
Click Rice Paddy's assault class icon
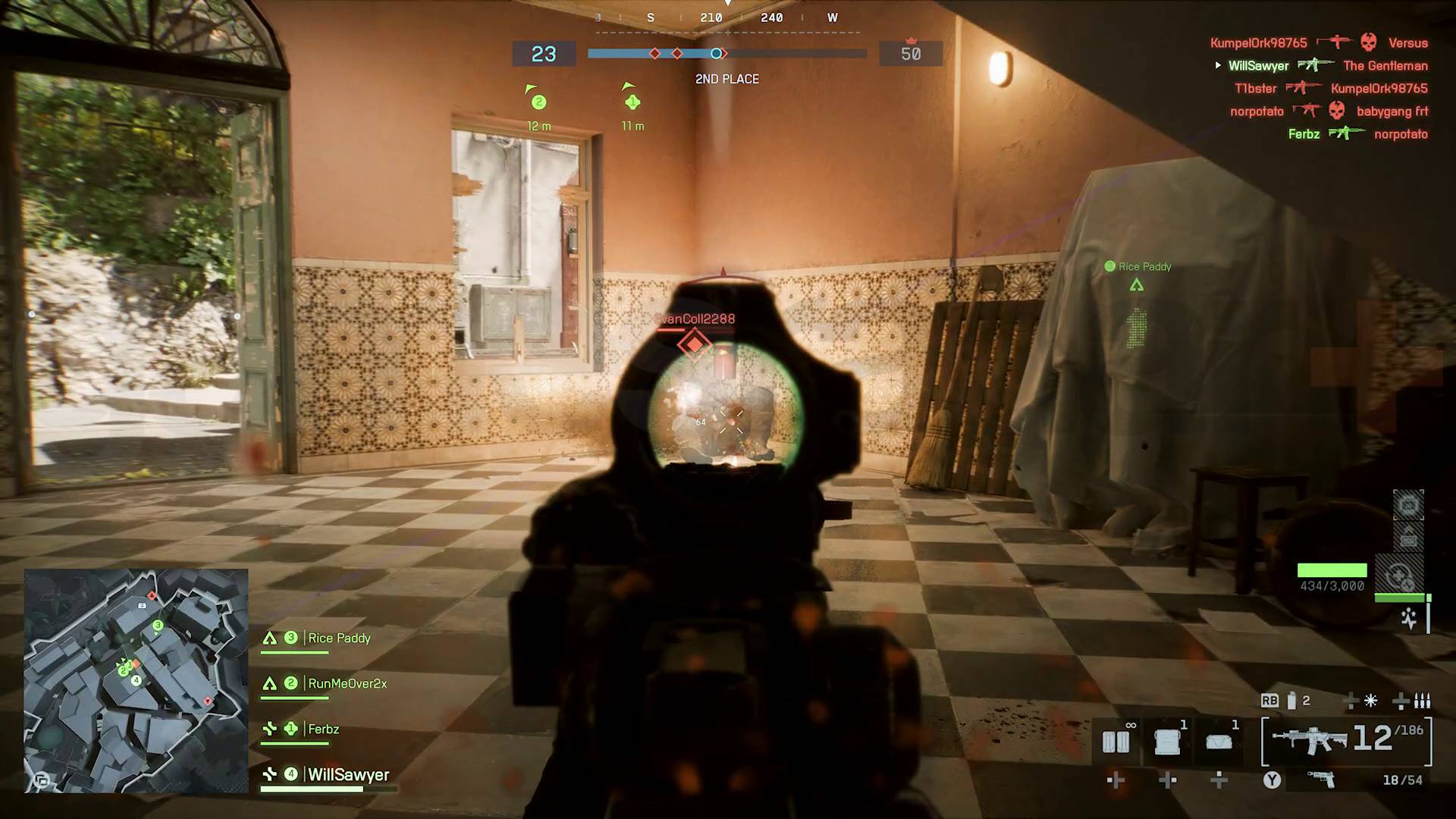[x=270, y=638]
